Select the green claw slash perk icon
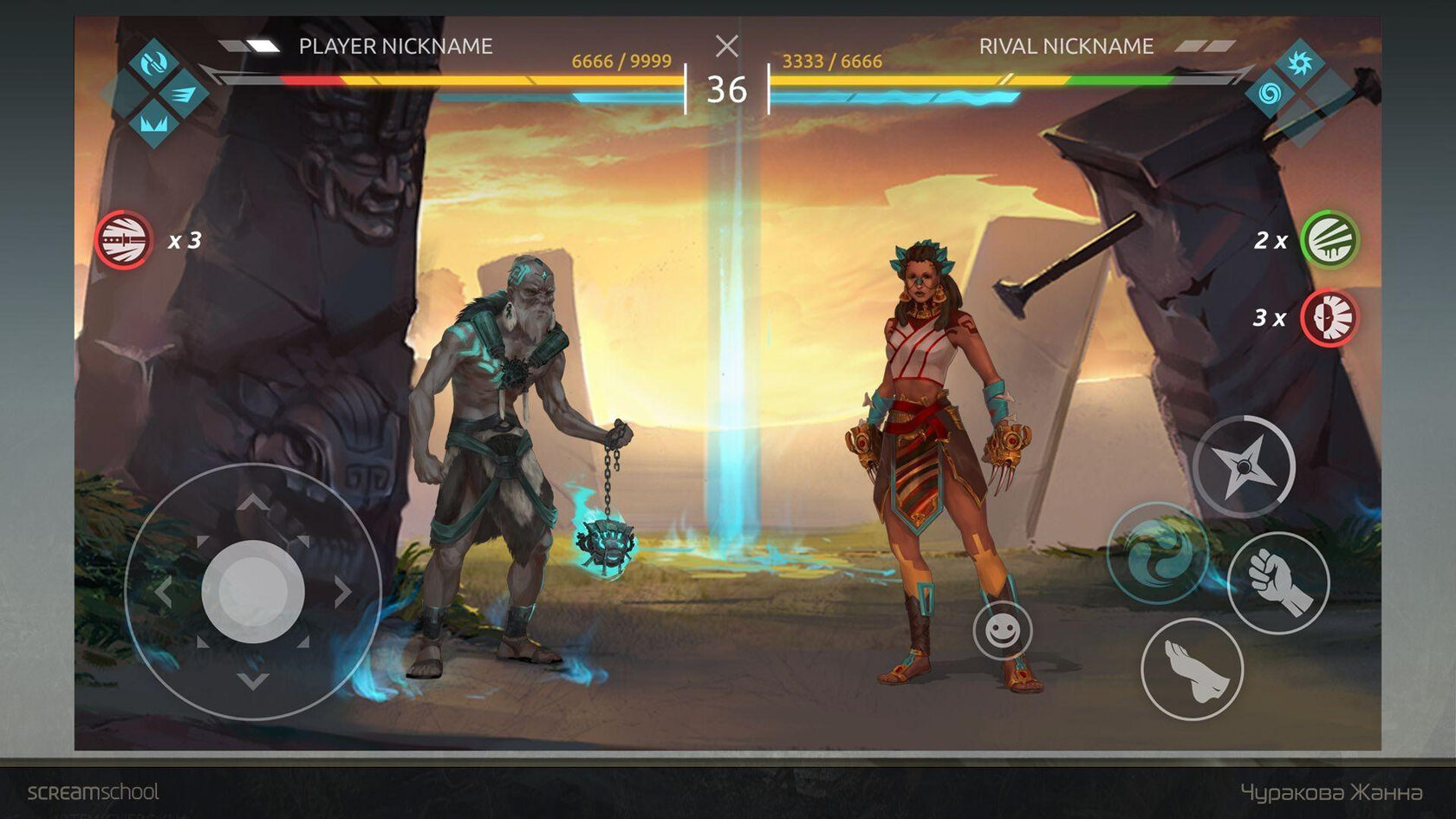This screenshot has height=819, width=1456. (1329, 240)
